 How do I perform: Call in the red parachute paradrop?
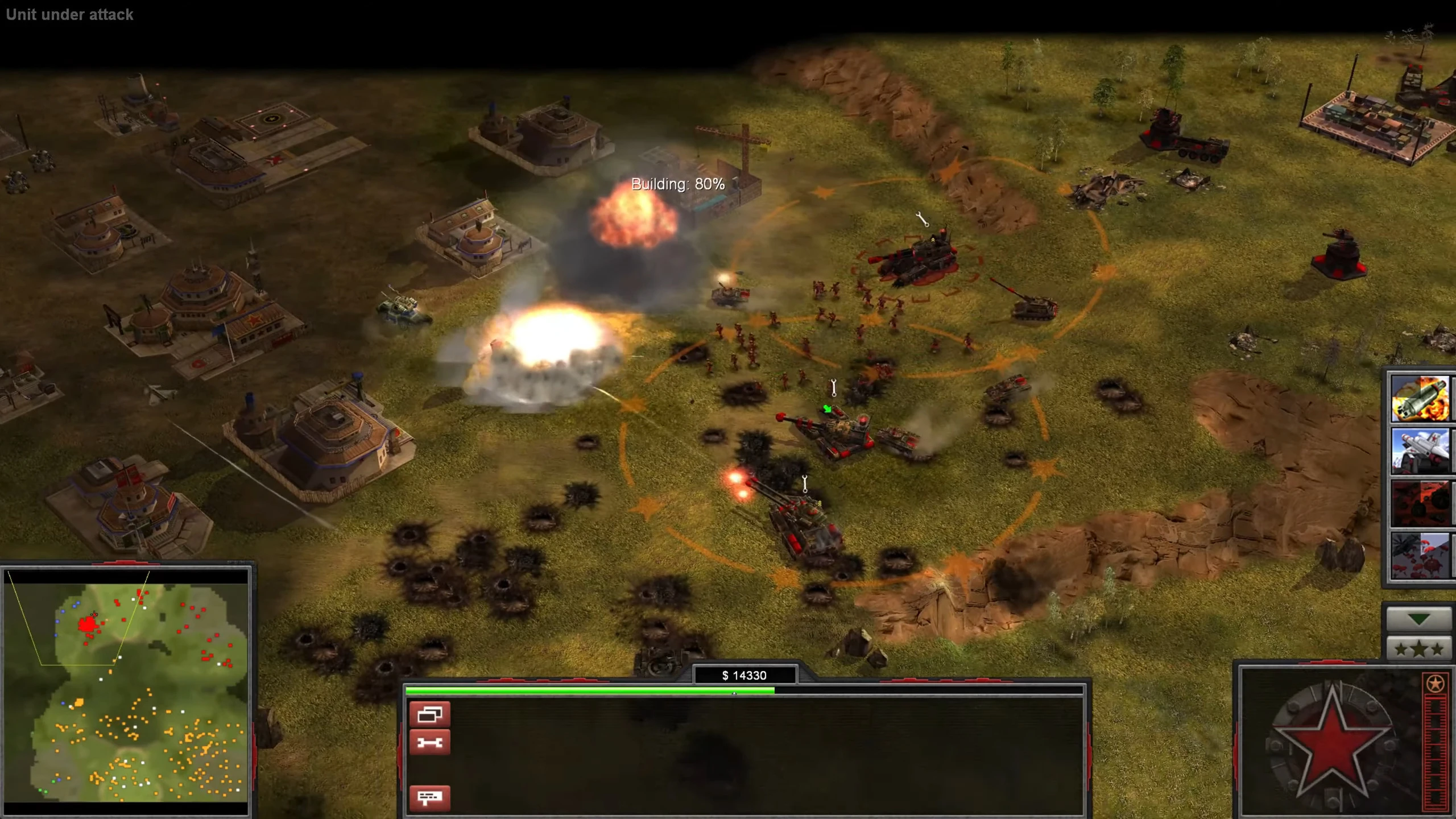coord(1420,556)
